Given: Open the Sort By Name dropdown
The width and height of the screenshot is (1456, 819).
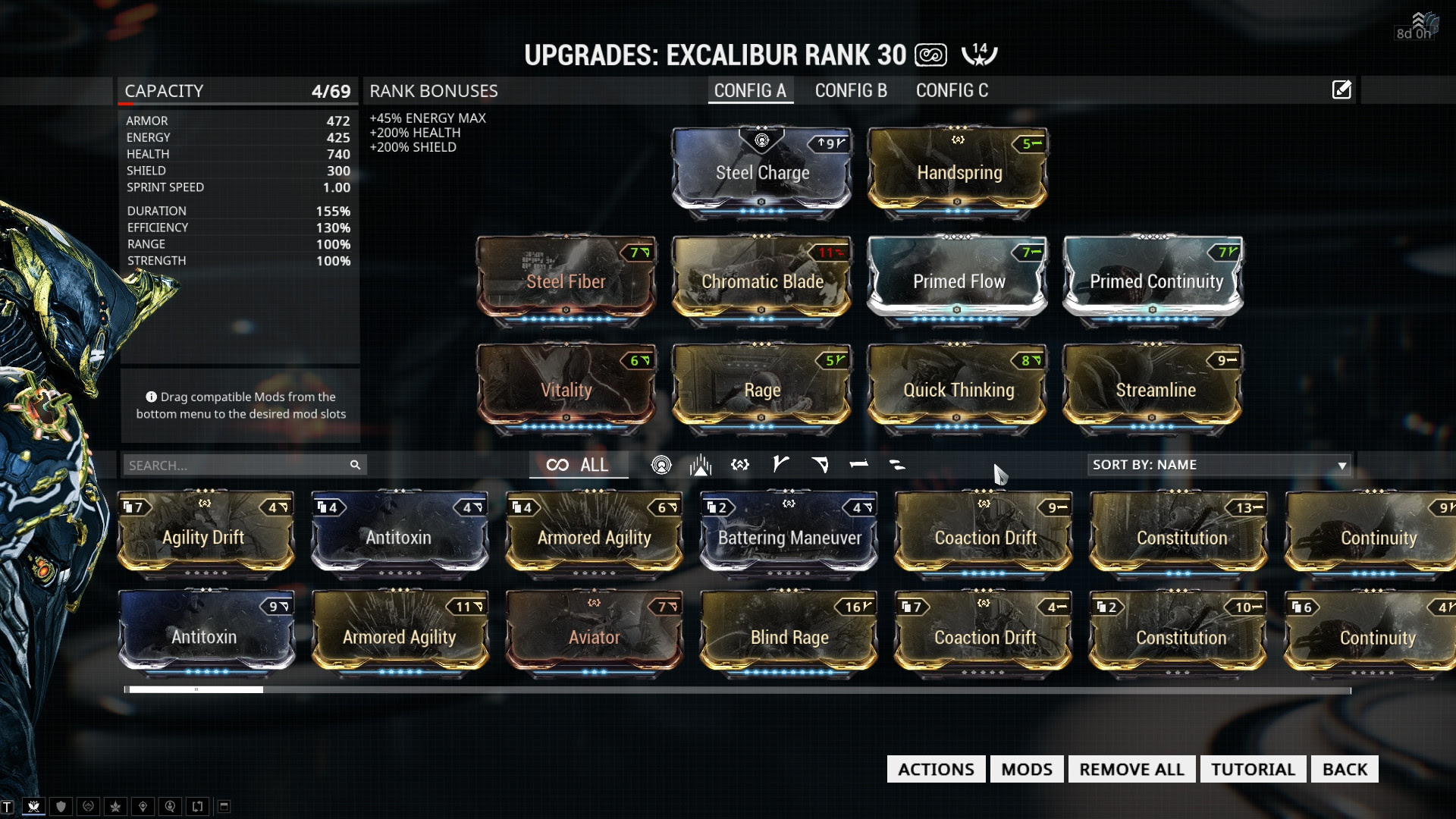Looking at the screenshot, I should pos(1219,465).
